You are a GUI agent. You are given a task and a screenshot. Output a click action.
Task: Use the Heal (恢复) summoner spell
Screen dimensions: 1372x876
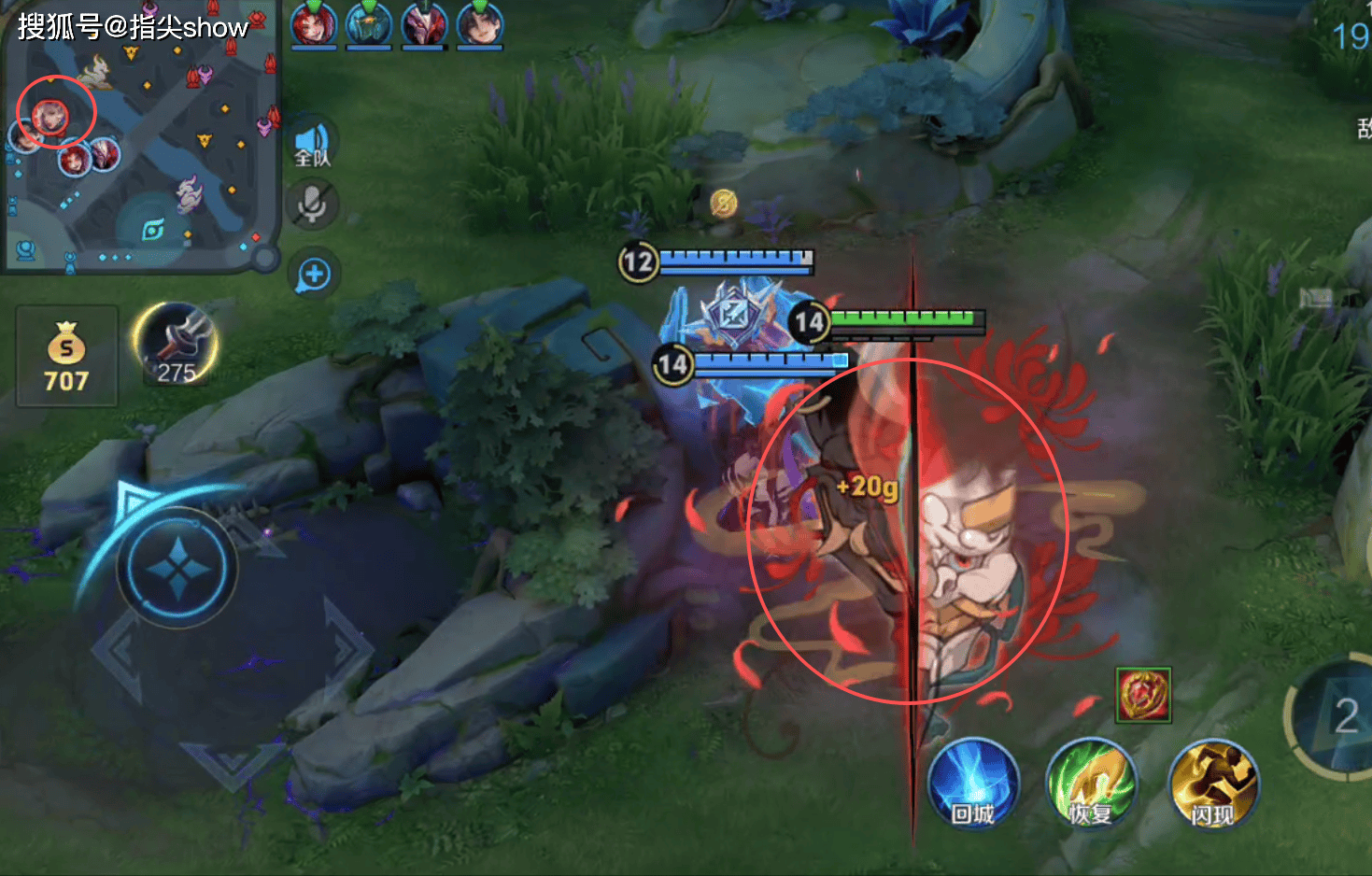pyautogui.click(x=1091, y=784)
